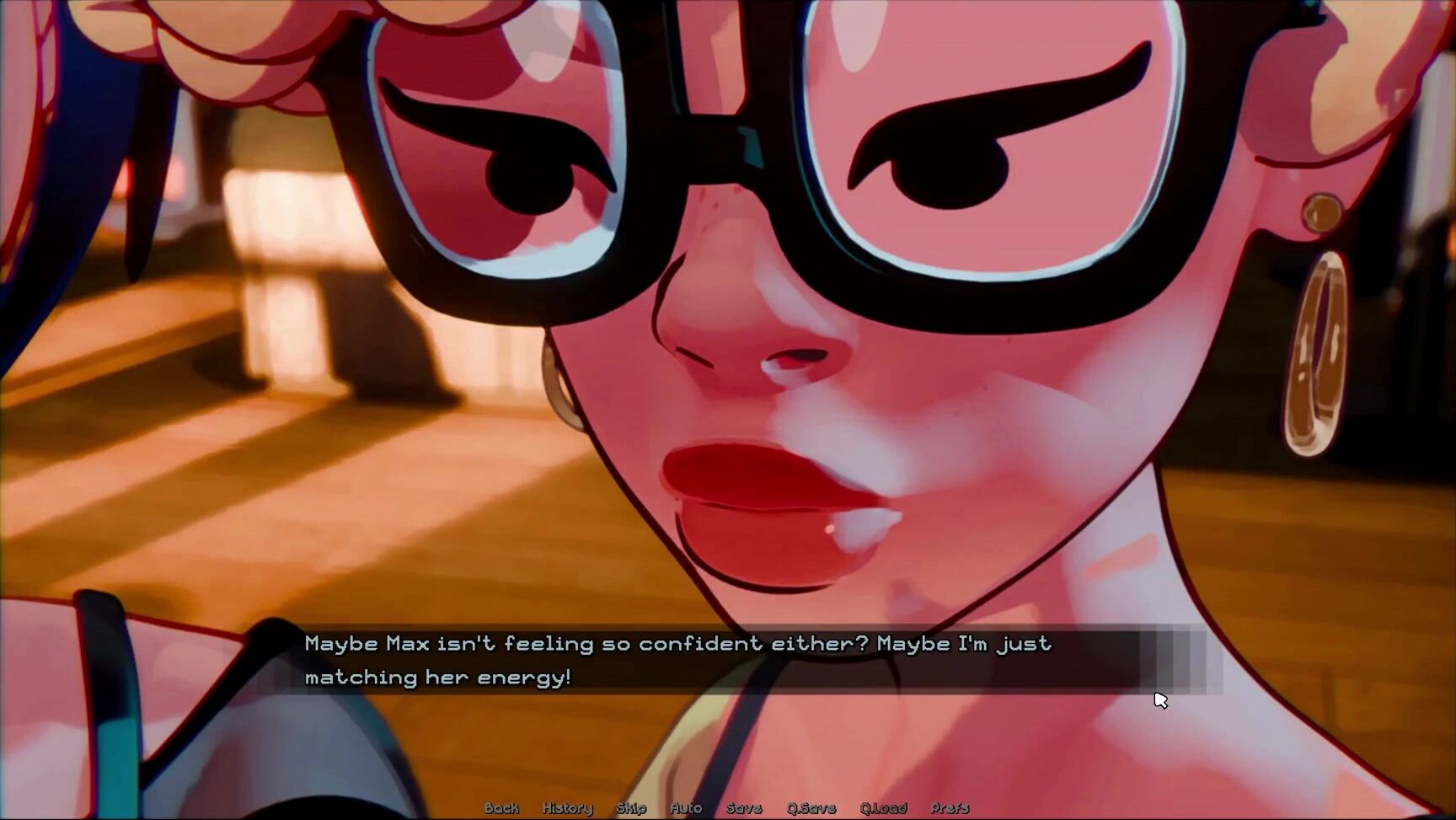Open the Save menu
Screen dimensions: 1456x820
[x=744, y=808]
